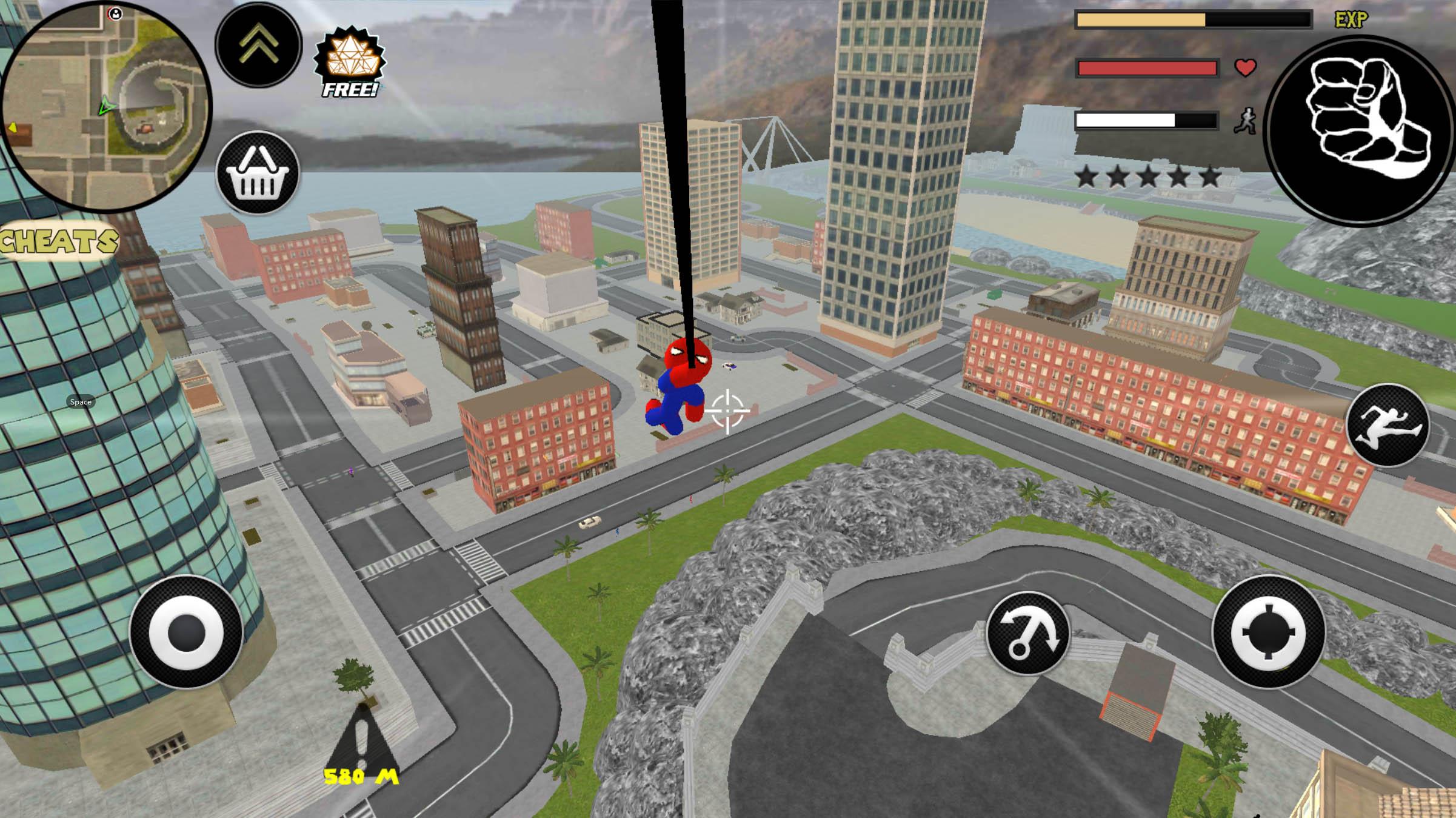
Task: Tap the heart icon beside the health bar
Action: [1244, 69]
